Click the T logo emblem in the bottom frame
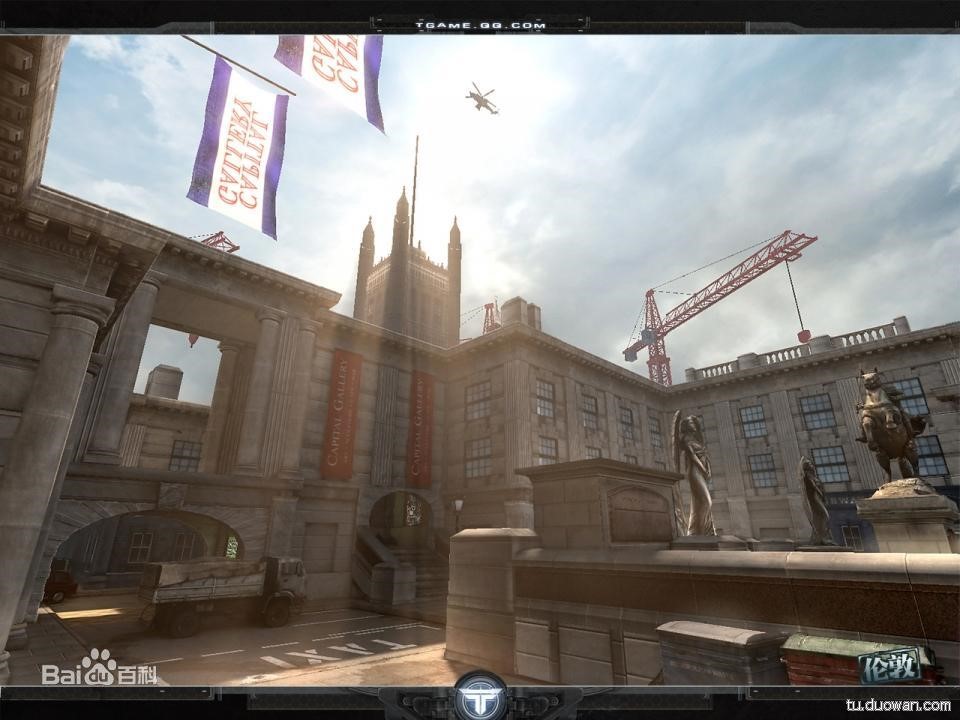960x720 pixels. [x=479, y=696]
